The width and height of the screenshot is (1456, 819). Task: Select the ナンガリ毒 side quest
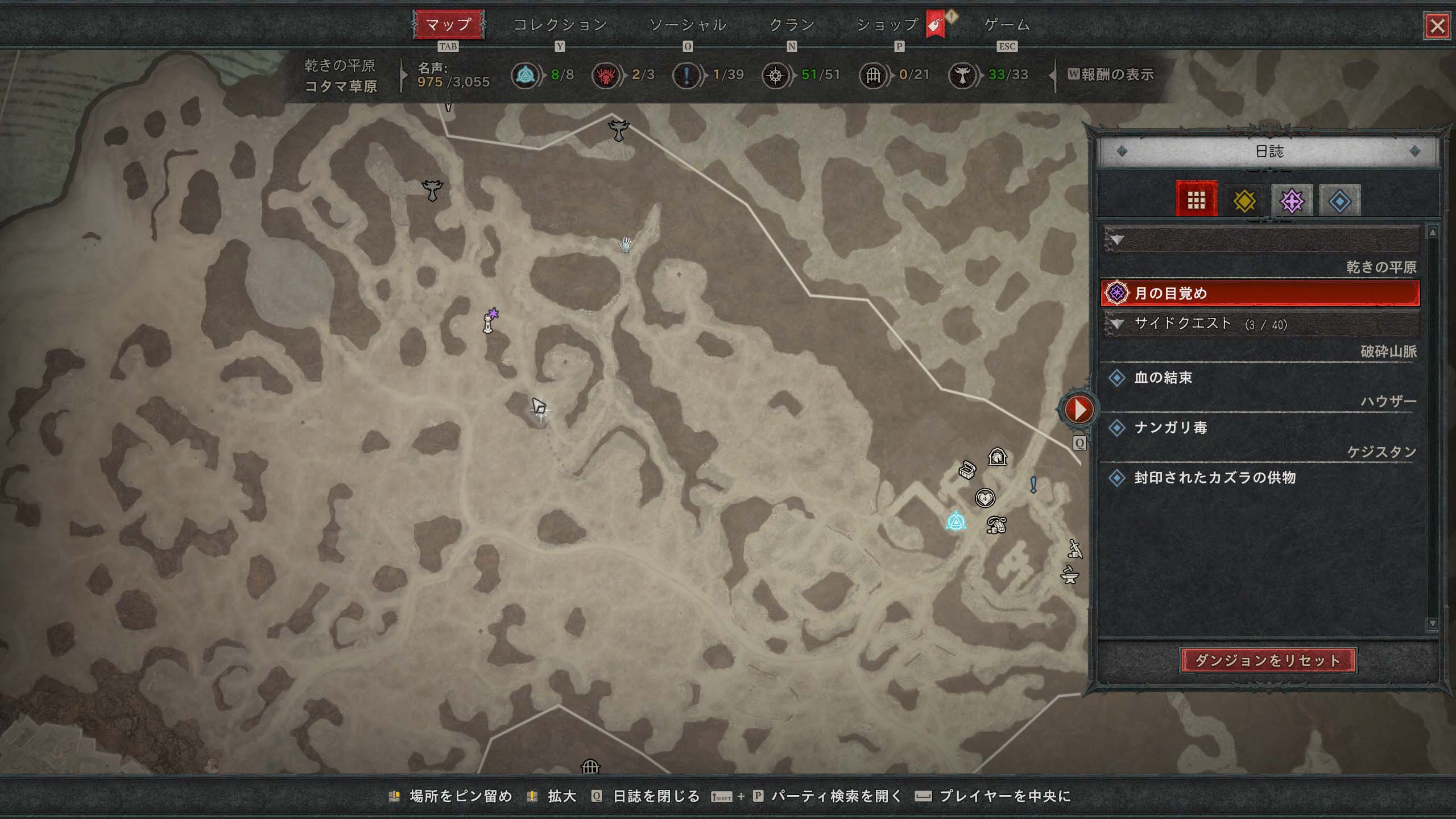point(1170,428)
